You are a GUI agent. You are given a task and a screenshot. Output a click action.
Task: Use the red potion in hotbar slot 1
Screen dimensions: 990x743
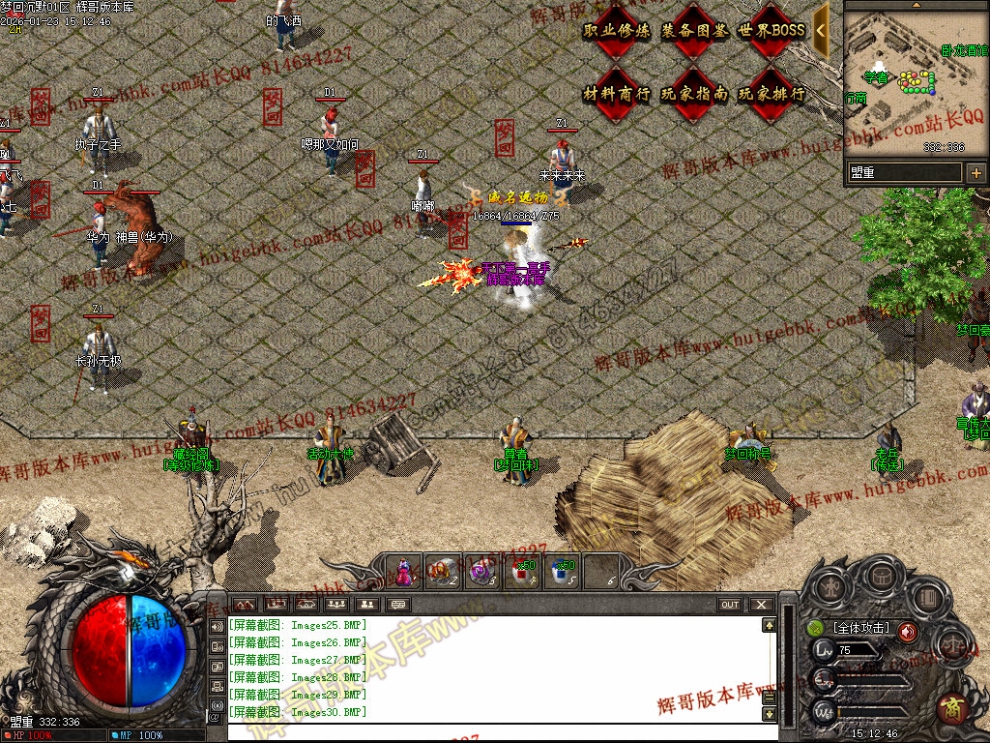[404, 571]
